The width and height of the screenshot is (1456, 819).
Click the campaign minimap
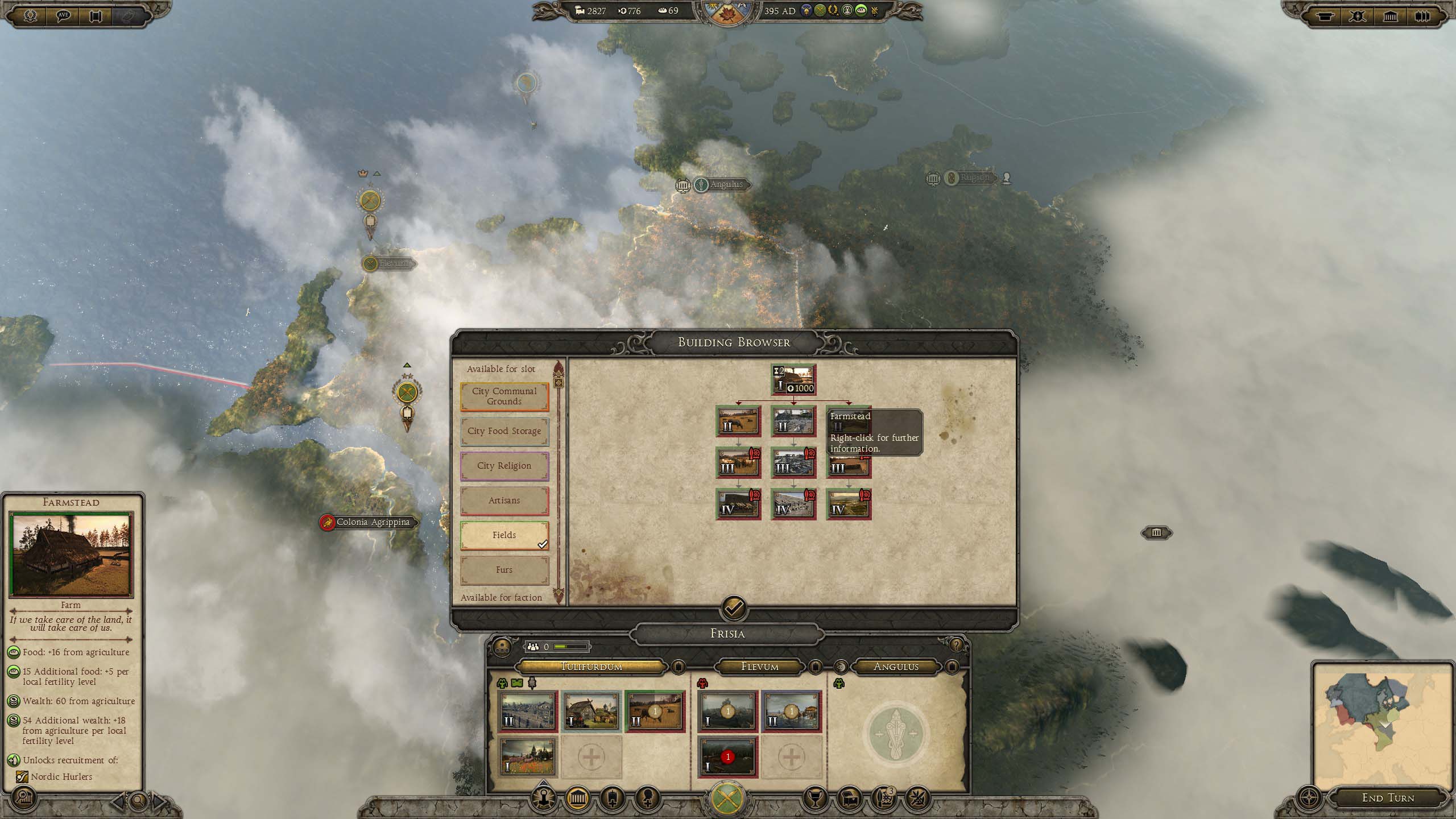point(1382,725)
